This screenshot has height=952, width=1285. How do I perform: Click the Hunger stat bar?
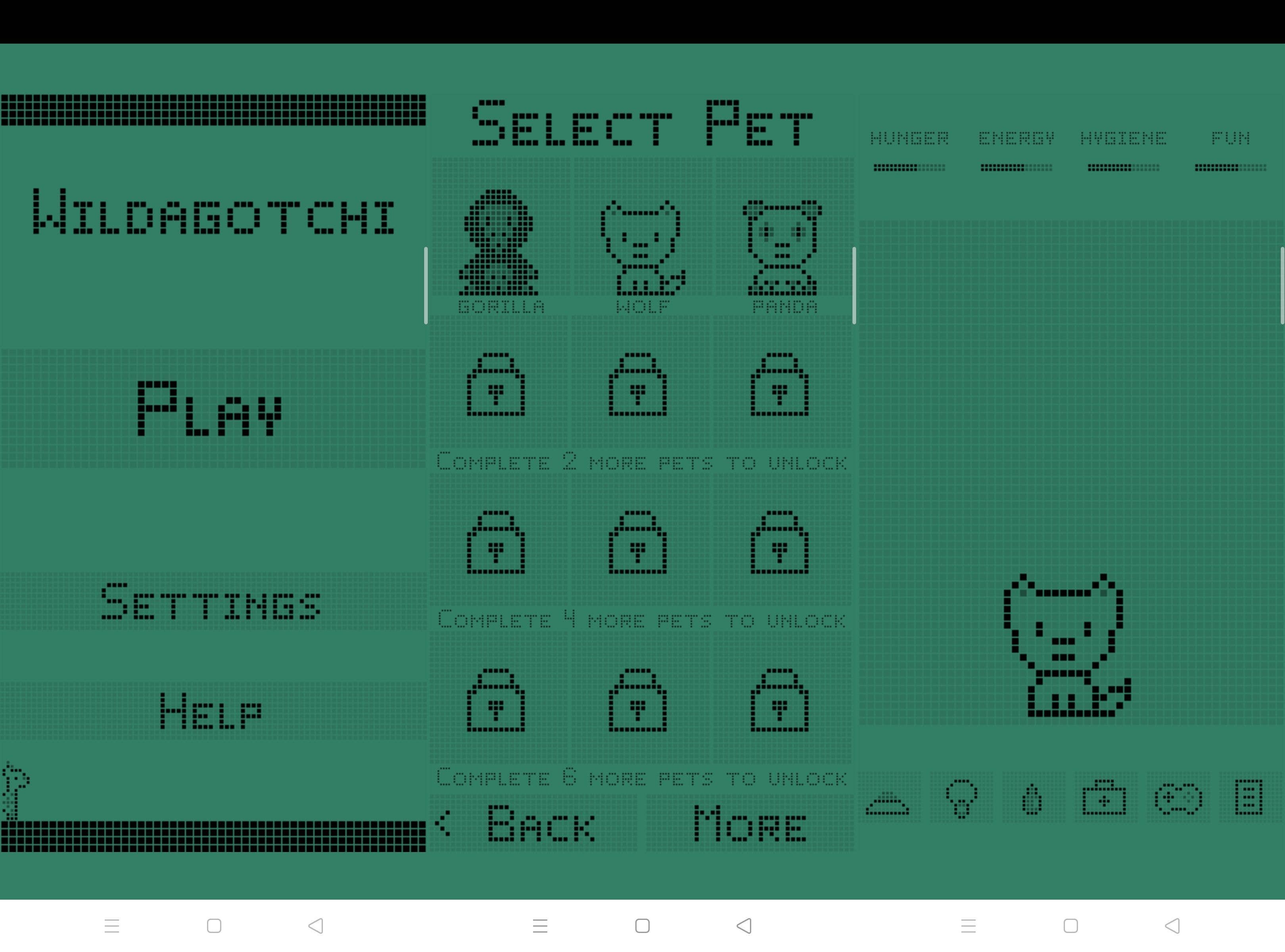pyautogui.click(x=909, y=167)
